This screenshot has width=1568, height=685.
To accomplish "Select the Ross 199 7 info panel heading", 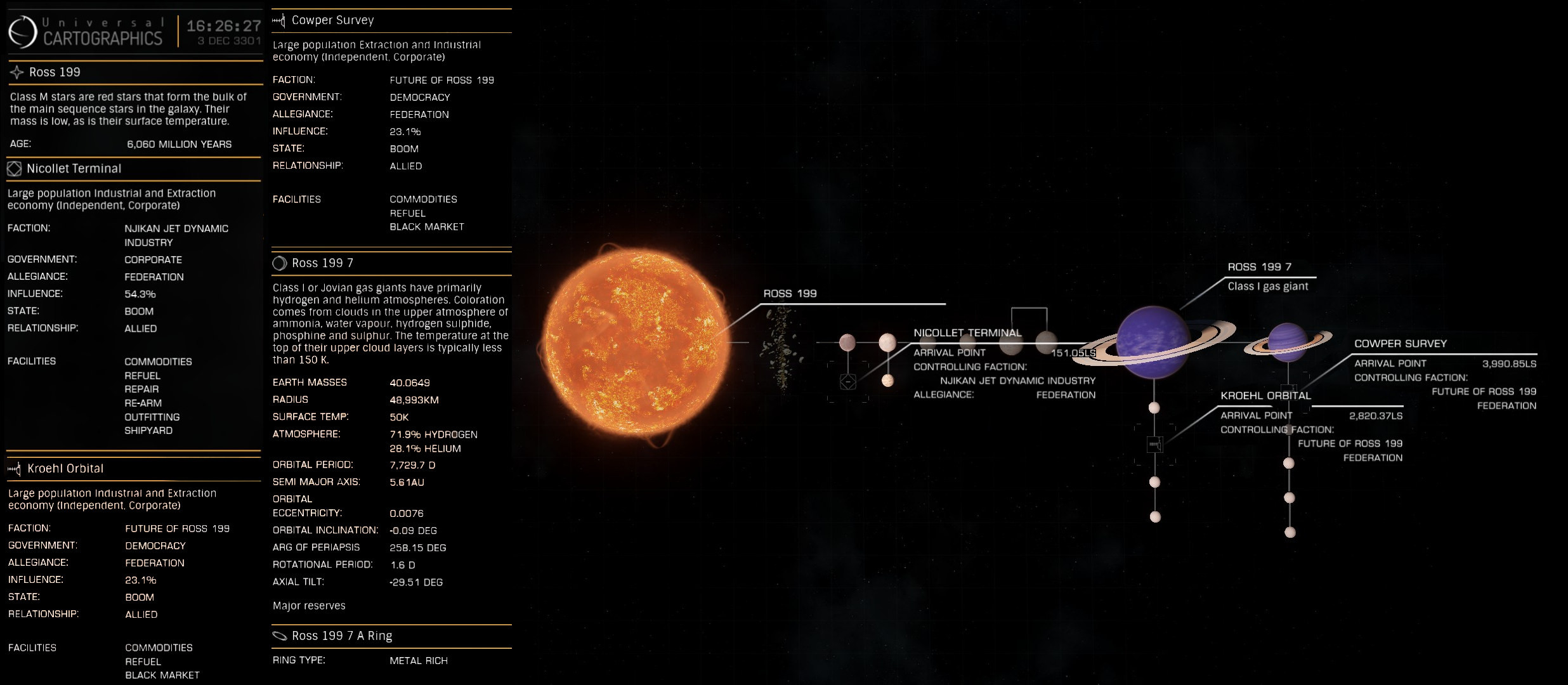I will point(322,263).
